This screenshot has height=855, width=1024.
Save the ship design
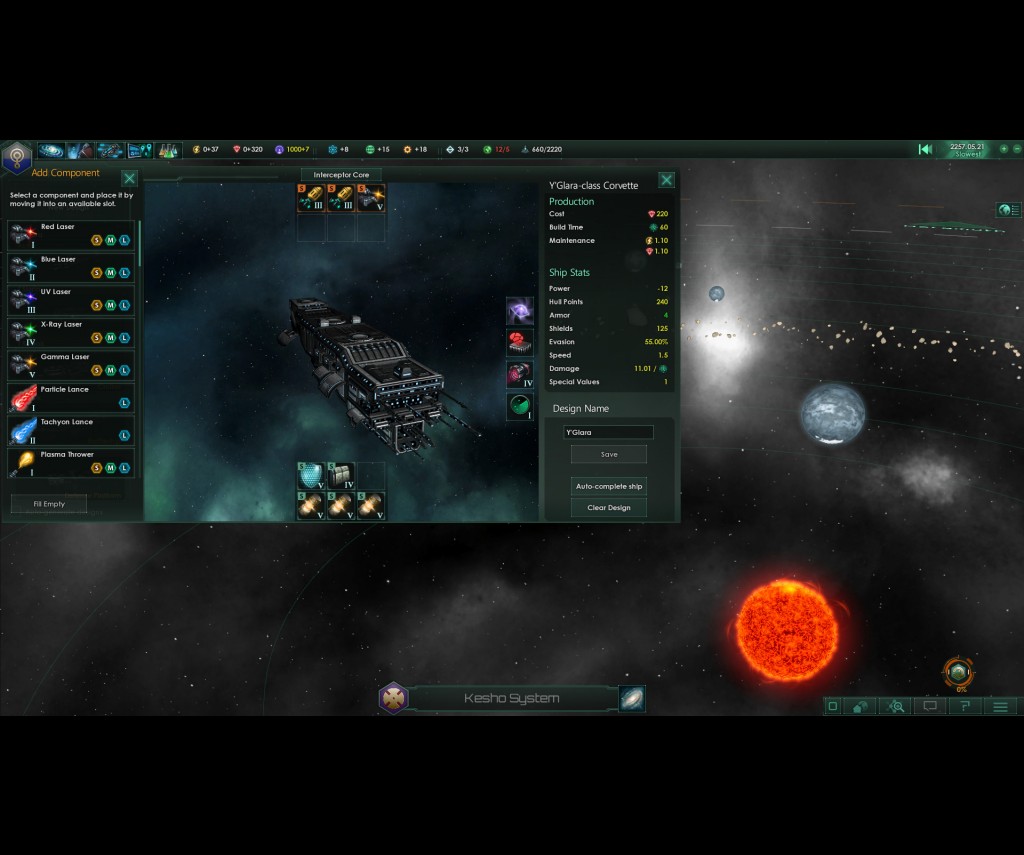tap(609, 454)
